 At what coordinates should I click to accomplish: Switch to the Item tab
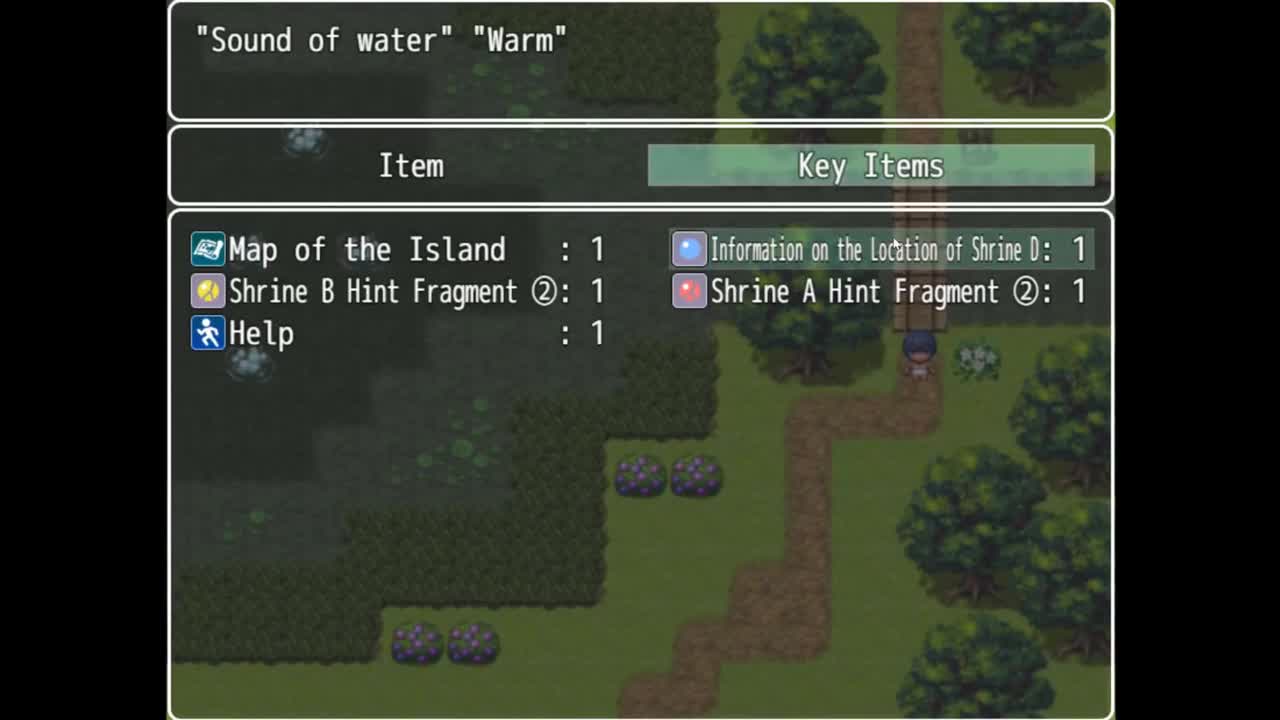point(410,166)
